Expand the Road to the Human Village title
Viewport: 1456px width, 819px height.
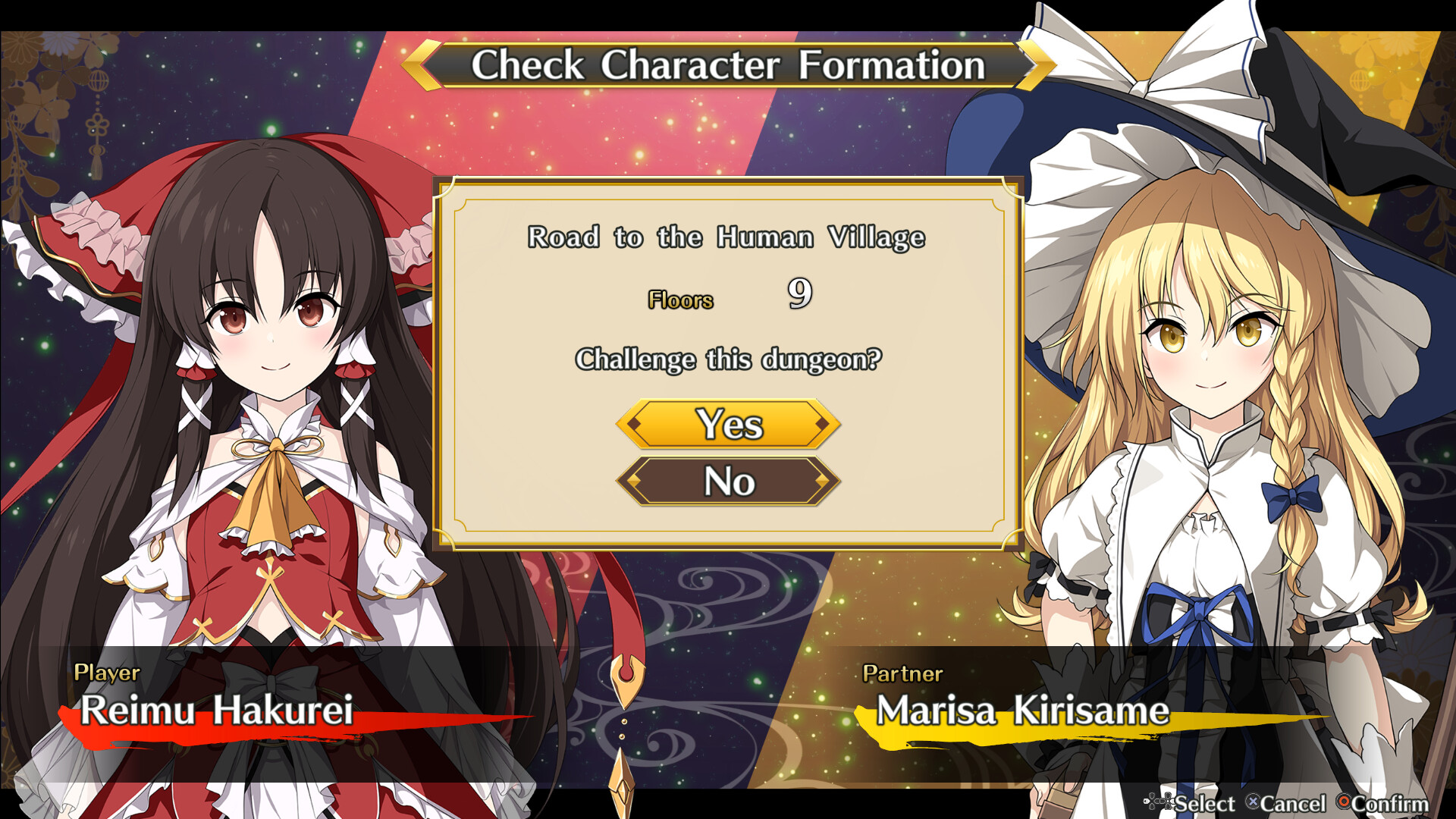coord(726,237)
